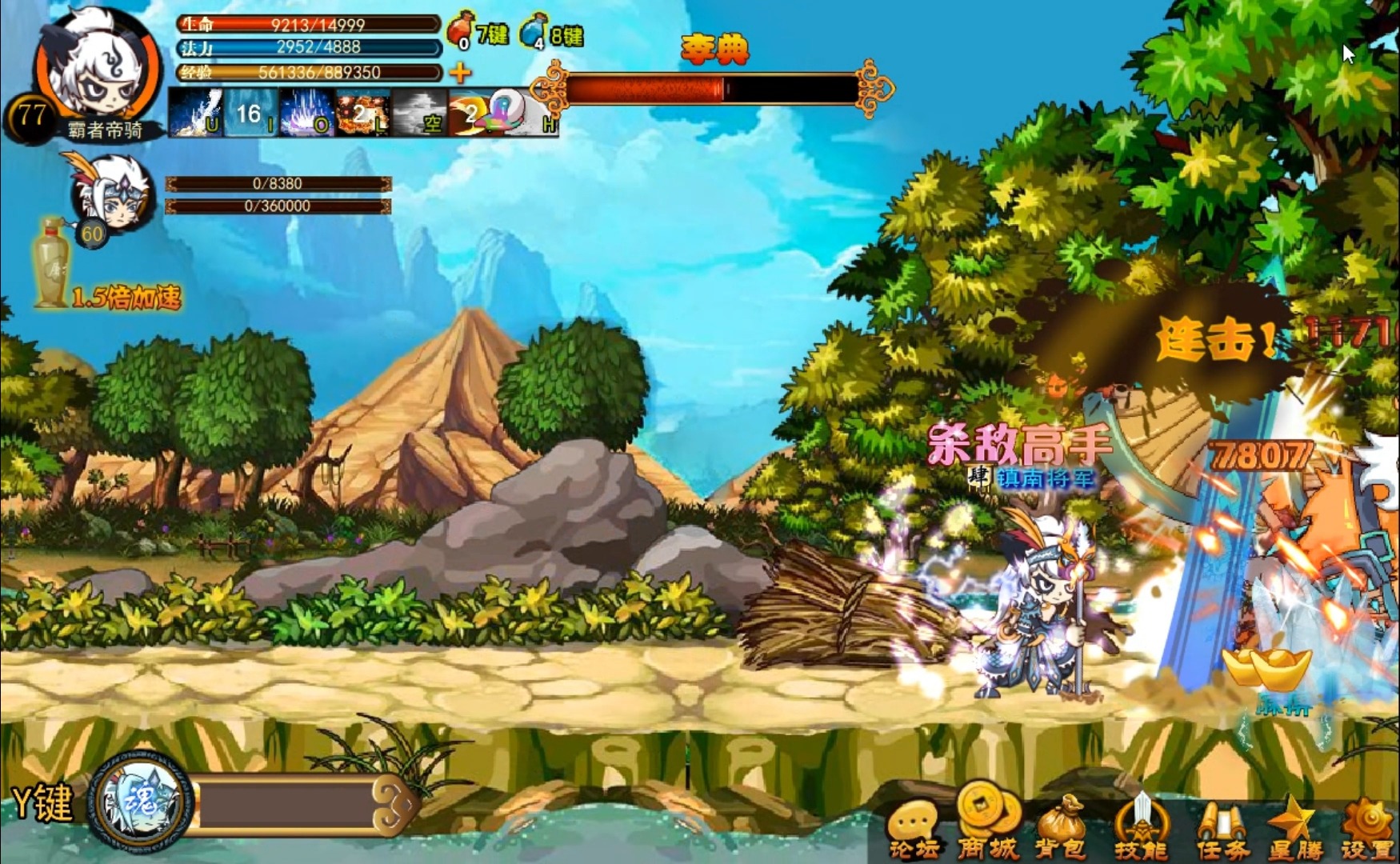Activate the I skill on cooldown 16

250,113
